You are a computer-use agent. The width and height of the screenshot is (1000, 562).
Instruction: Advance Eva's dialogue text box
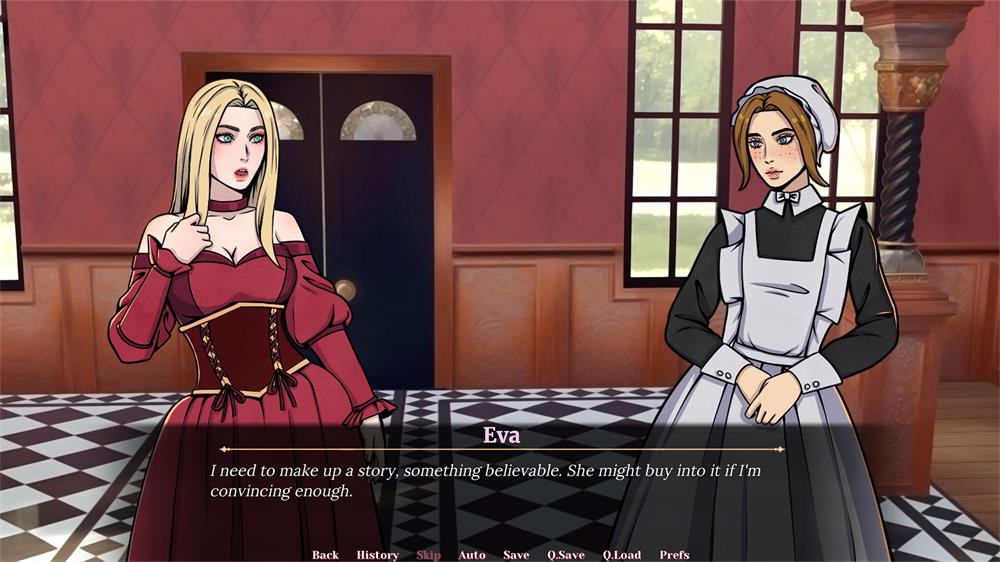(500, 480)
